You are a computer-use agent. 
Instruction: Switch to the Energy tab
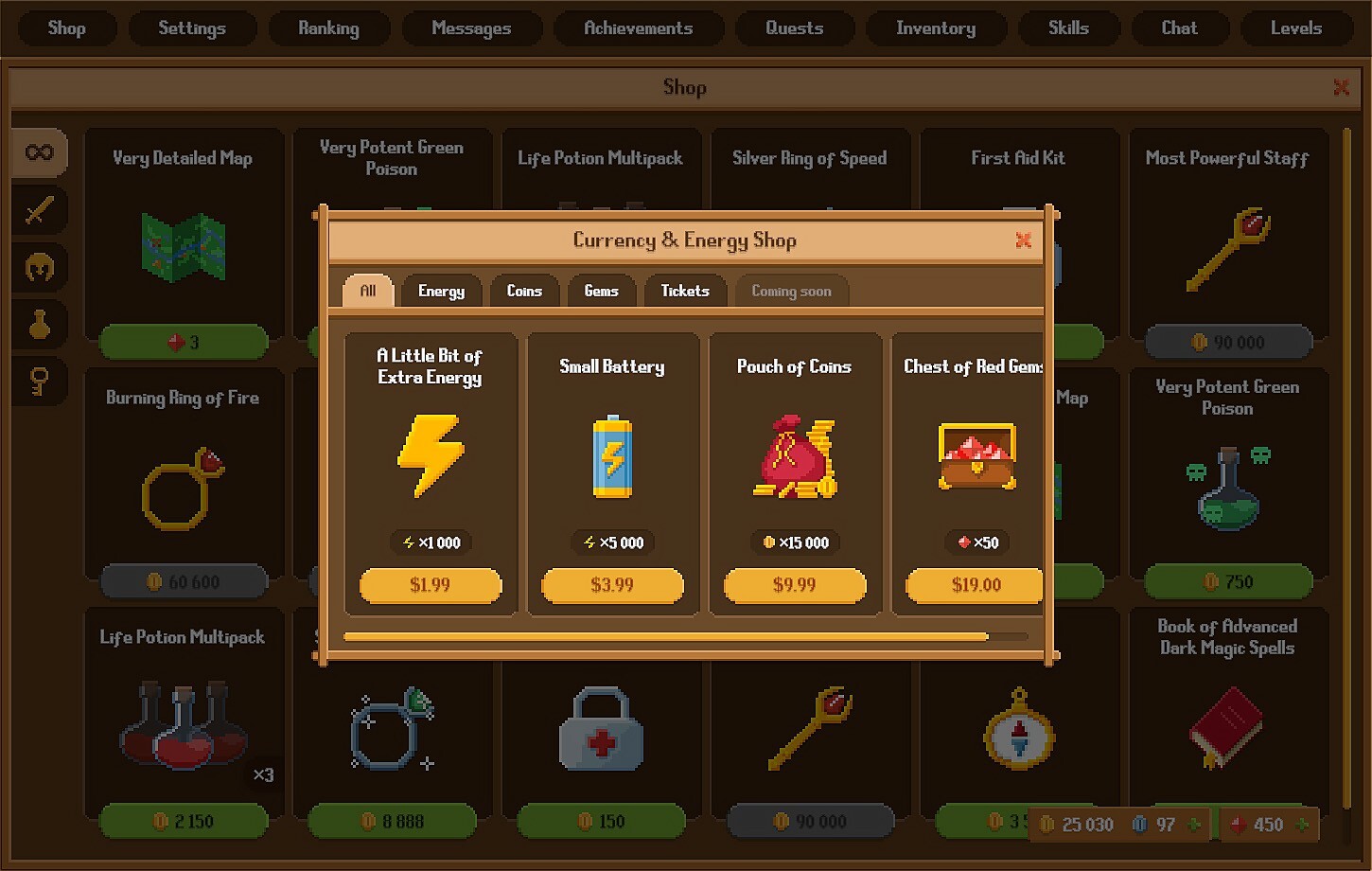441,291
